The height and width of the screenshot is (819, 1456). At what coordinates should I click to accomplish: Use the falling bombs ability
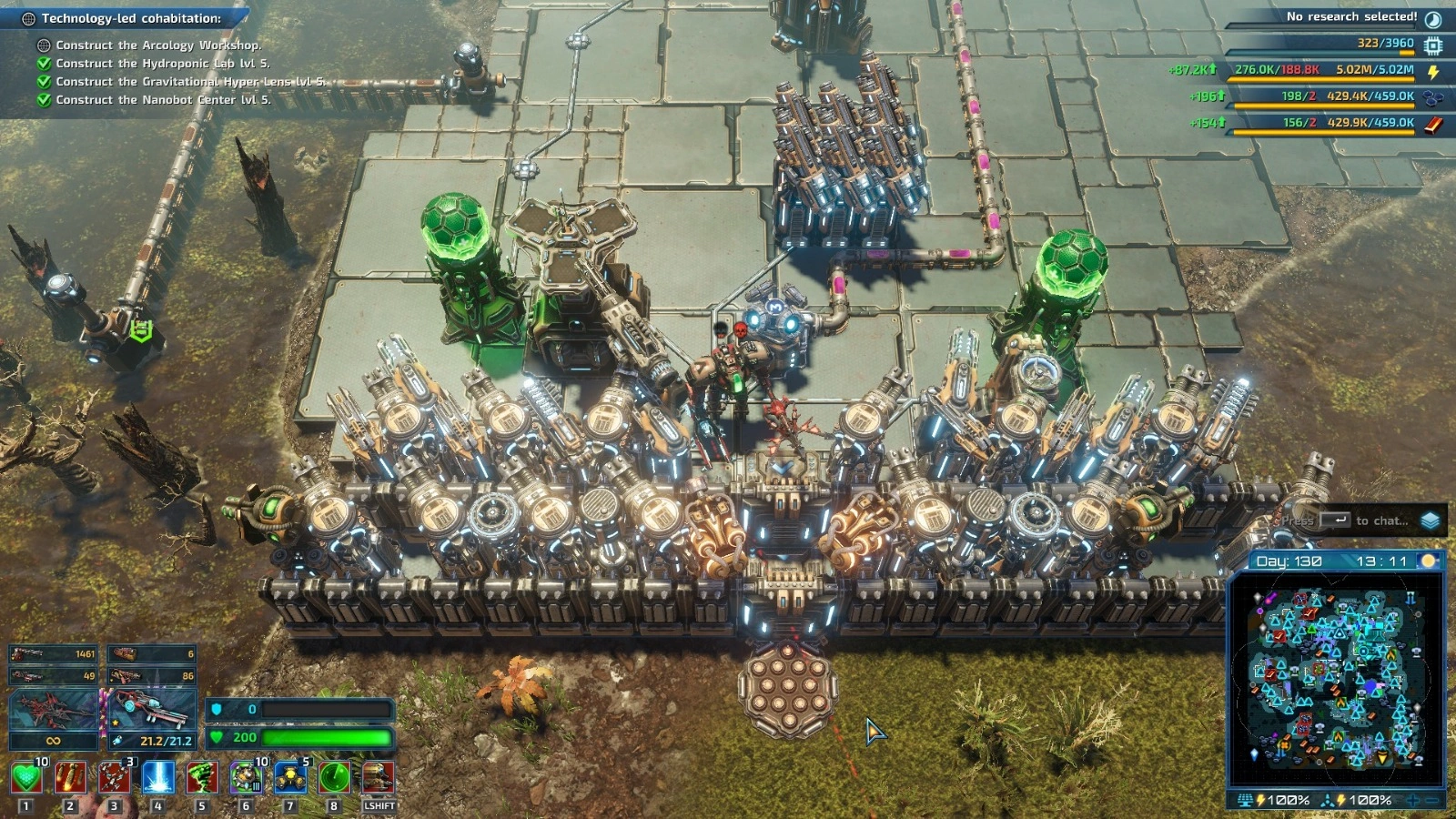tap(70, 778)
